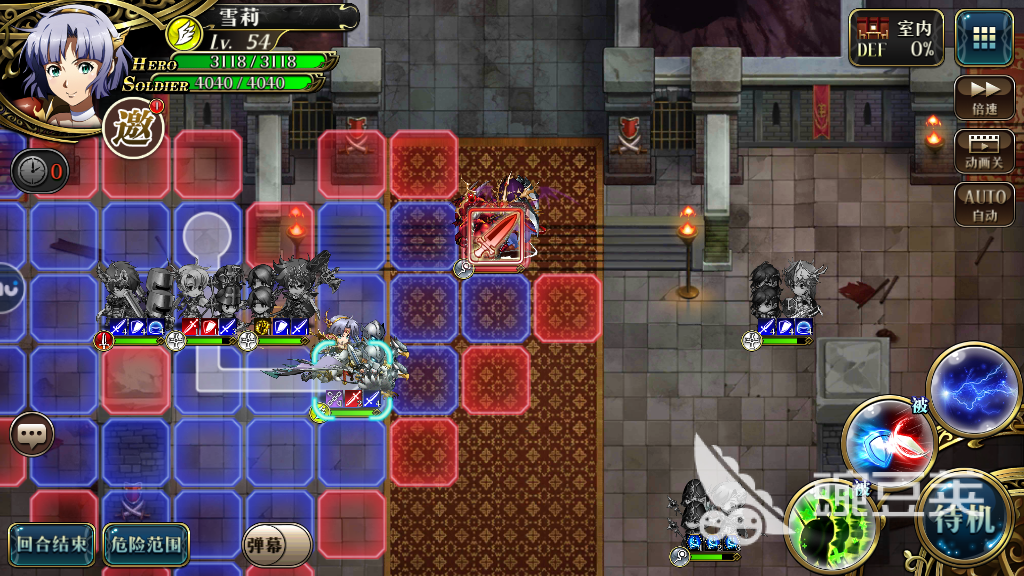This screenshot has width=1024, height=576.
Task: End the turn with 回合结束
Action: click(x=52, y=543)
